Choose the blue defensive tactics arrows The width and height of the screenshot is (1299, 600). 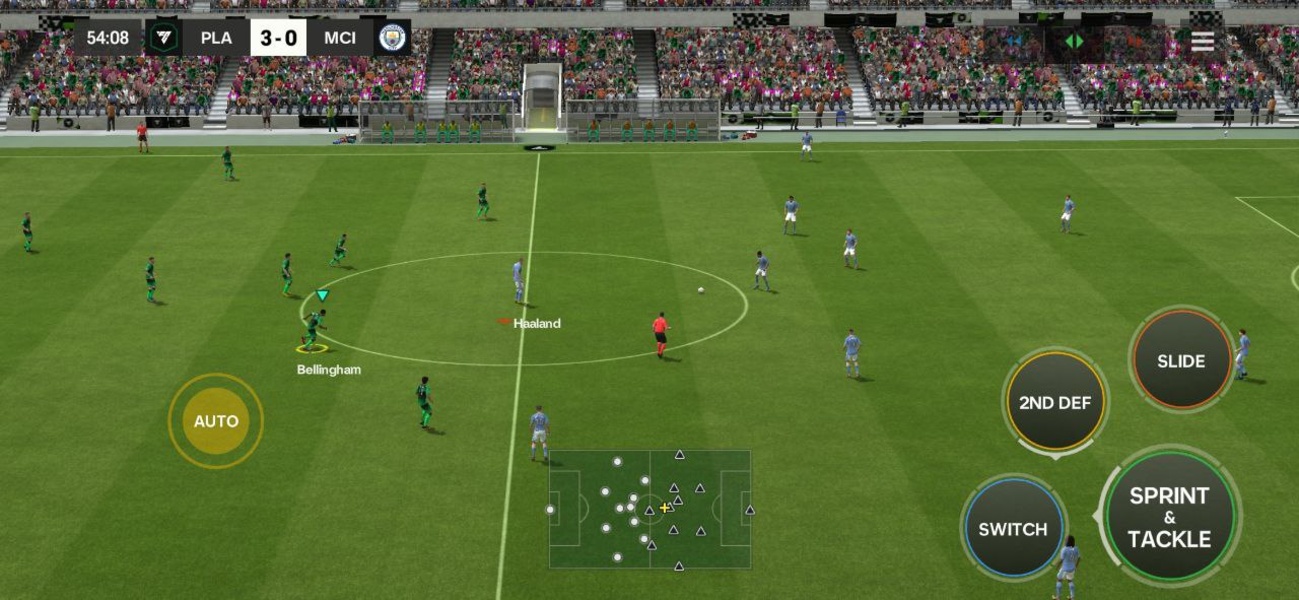point(1014,41)
